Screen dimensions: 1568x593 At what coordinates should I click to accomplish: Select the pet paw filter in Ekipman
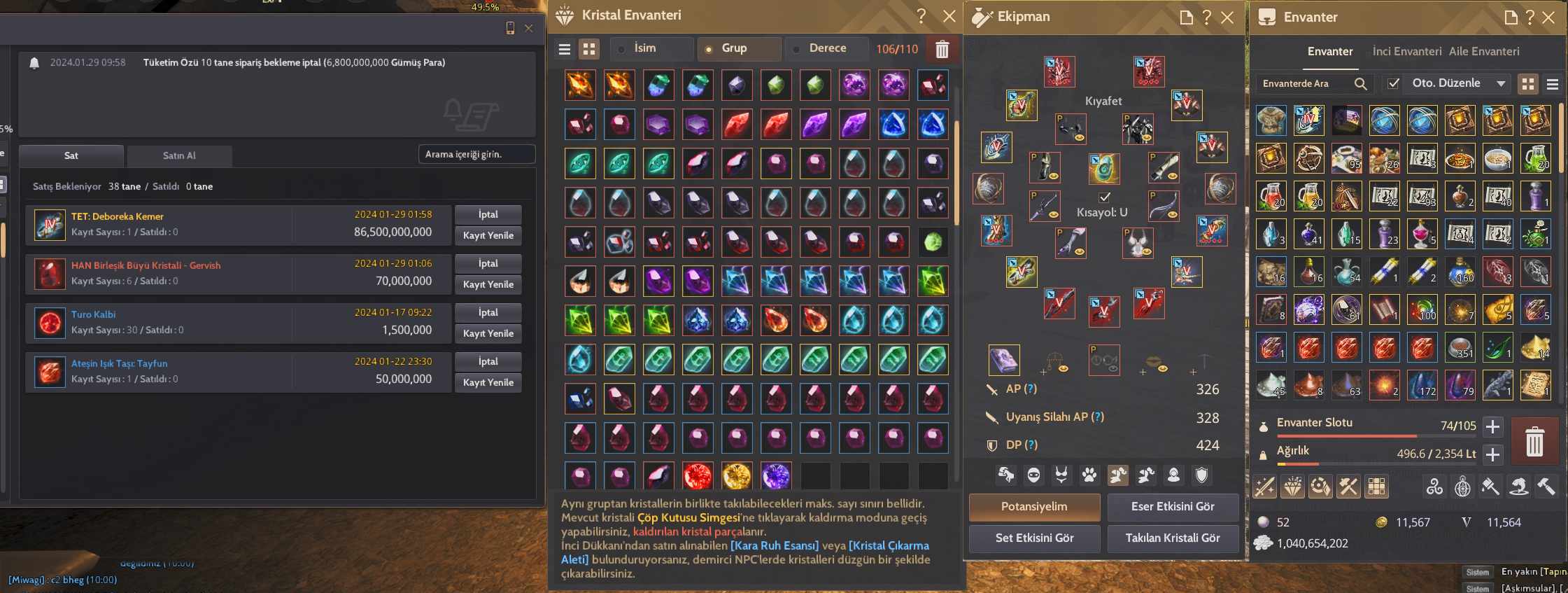click(1089, 475)
